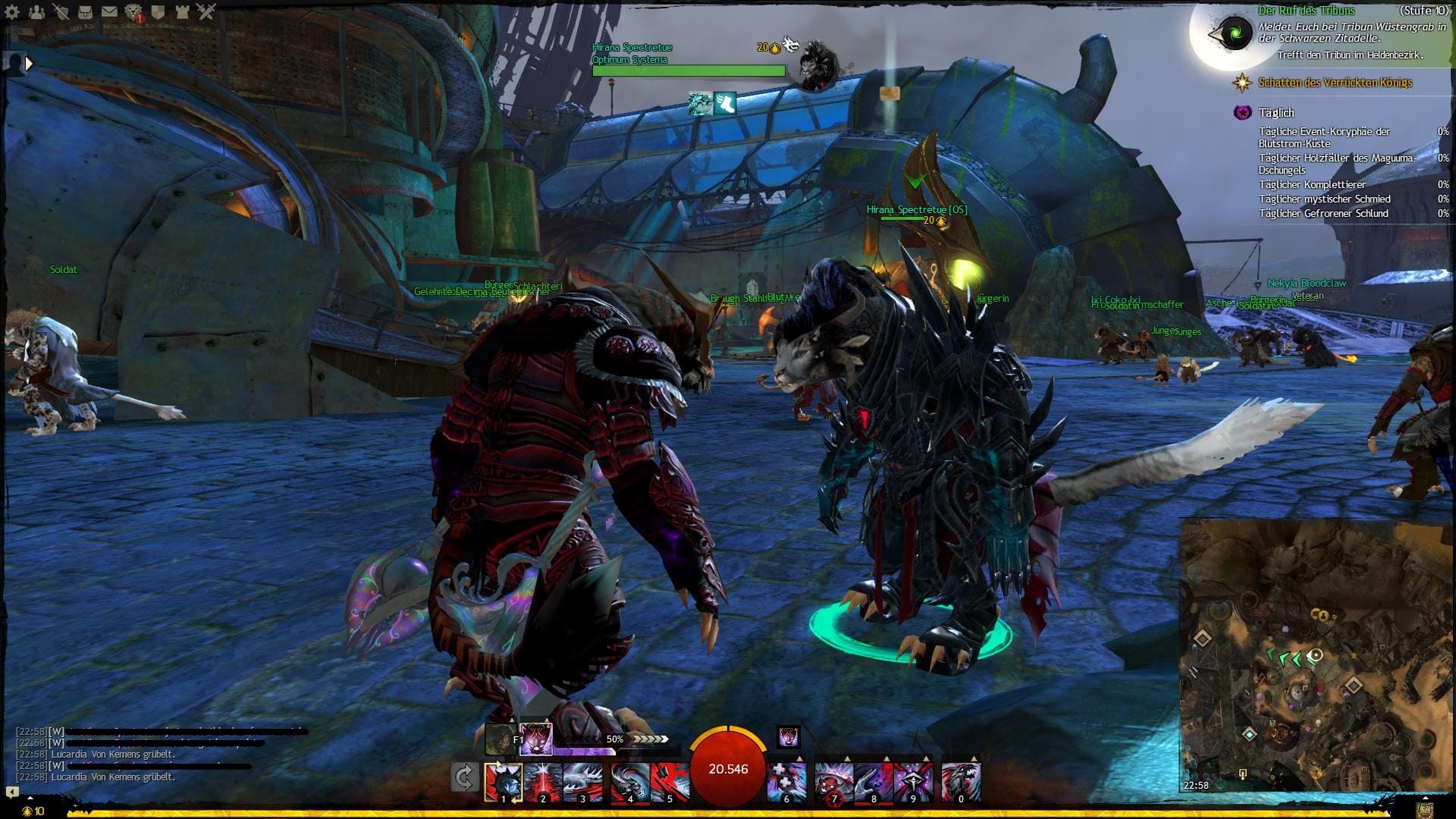The image size is (1456, 819).
Task: Open the mail envelope icon
Action: coord(110,11)
